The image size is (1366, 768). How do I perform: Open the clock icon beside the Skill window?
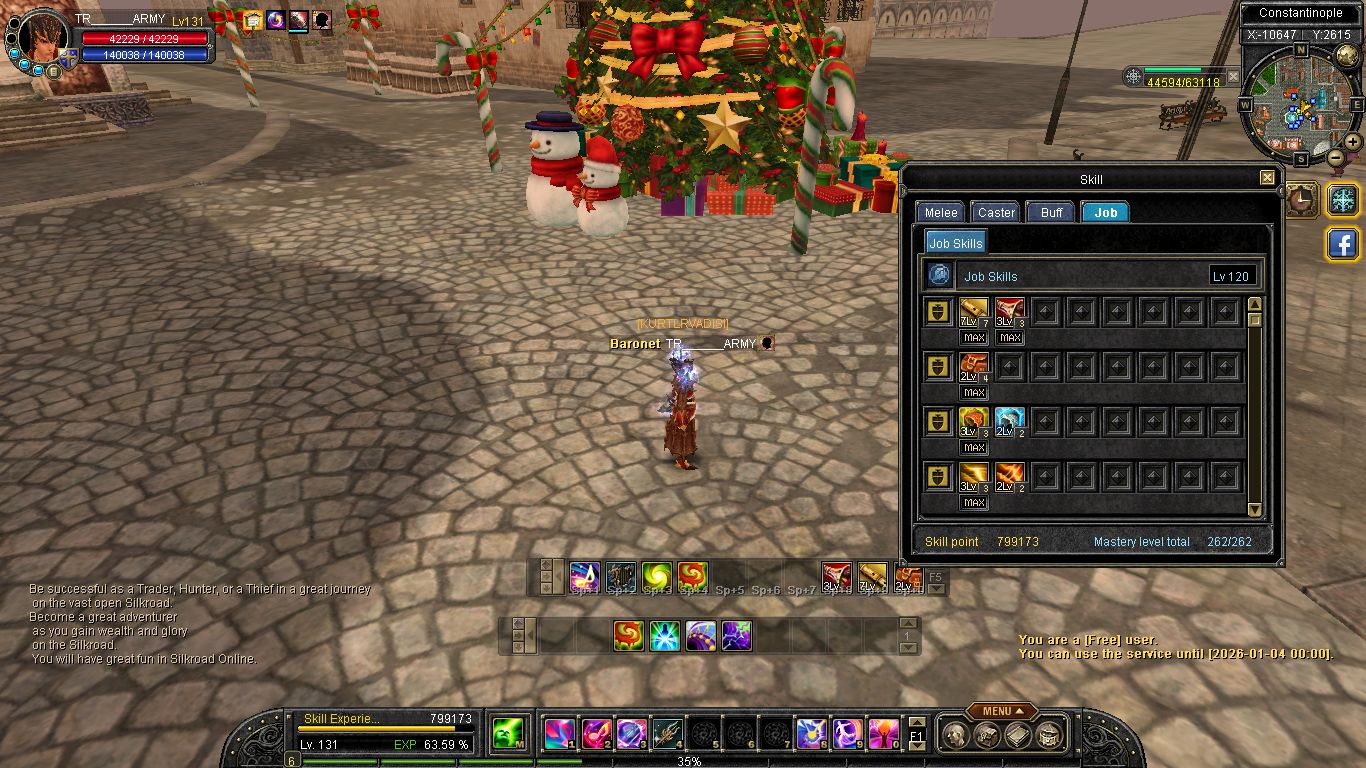point(1301,199)
